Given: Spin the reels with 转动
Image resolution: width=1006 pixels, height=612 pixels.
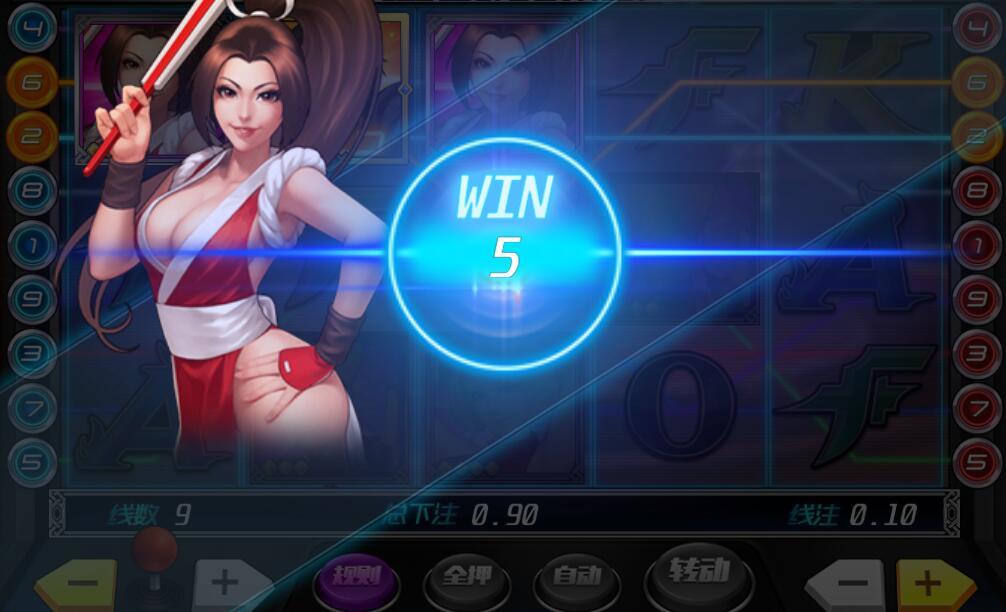Looking at the screenshot, I should (x=699, y=573).
